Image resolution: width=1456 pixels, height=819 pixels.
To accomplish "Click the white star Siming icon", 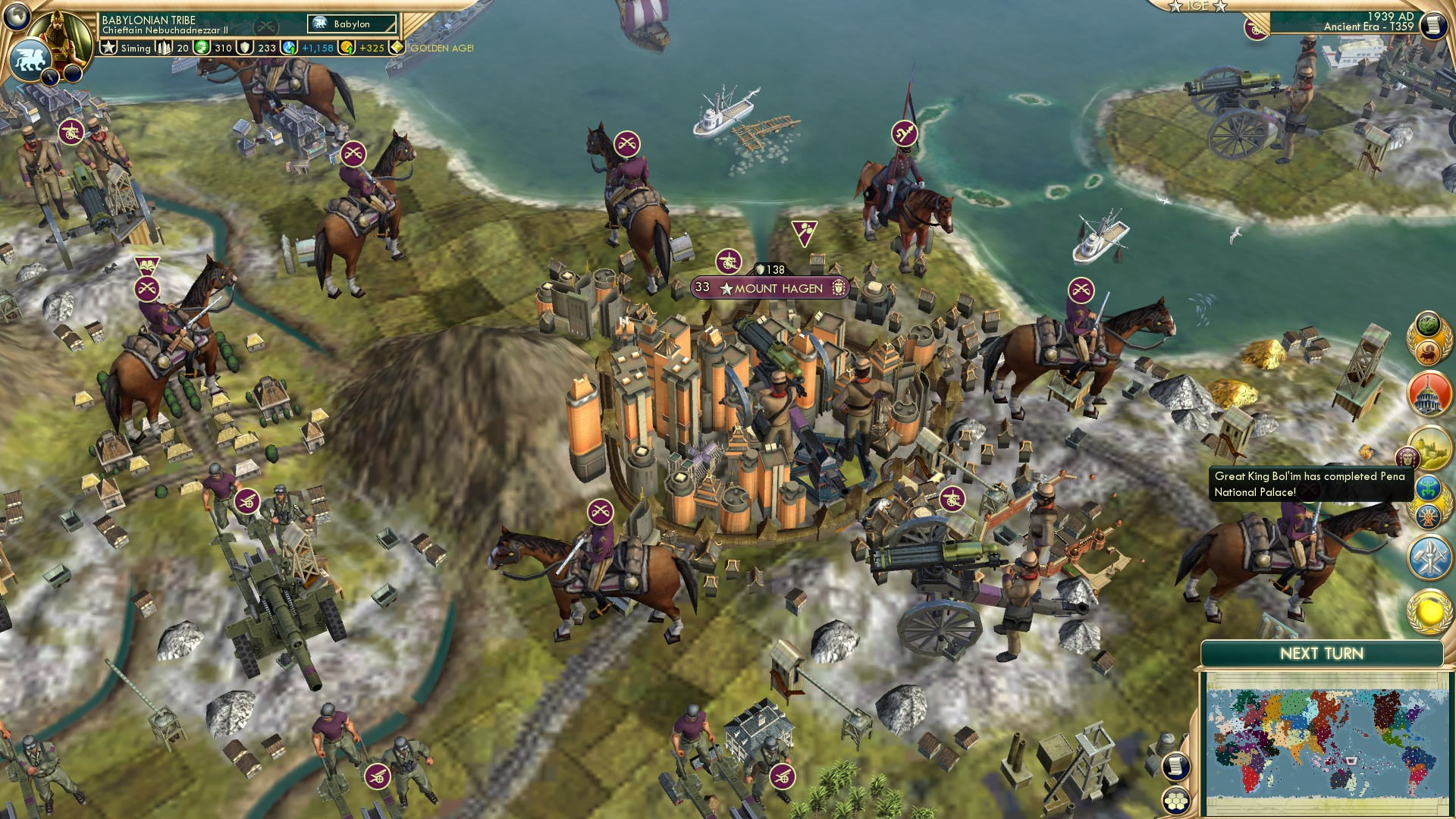I will pos(108,48).
